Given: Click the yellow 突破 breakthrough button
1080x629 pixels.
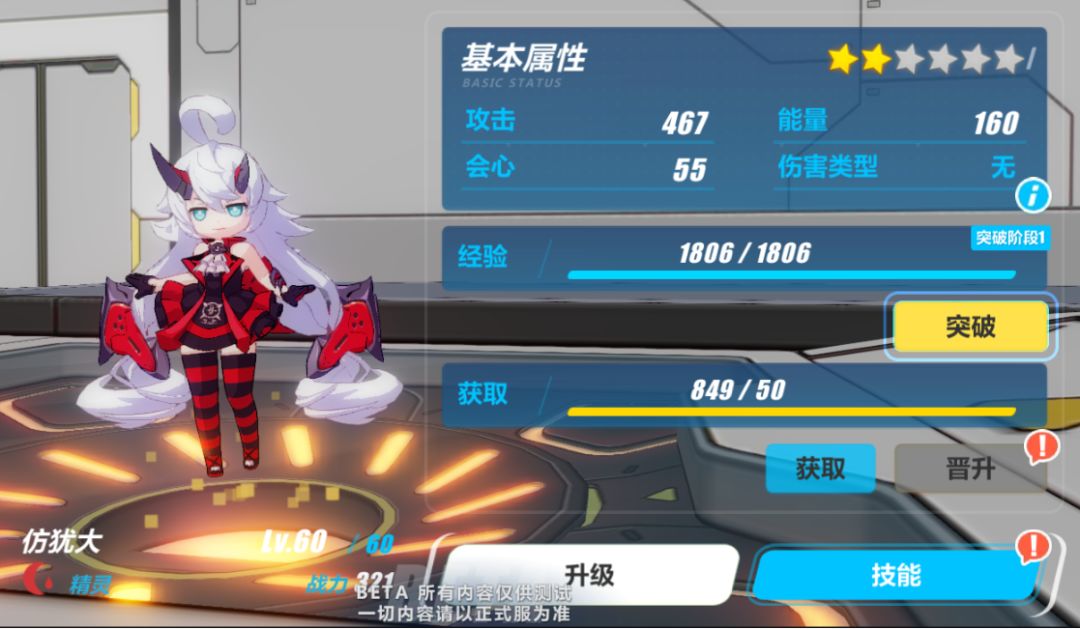Looking at the screenshot, I should point(970,326).
